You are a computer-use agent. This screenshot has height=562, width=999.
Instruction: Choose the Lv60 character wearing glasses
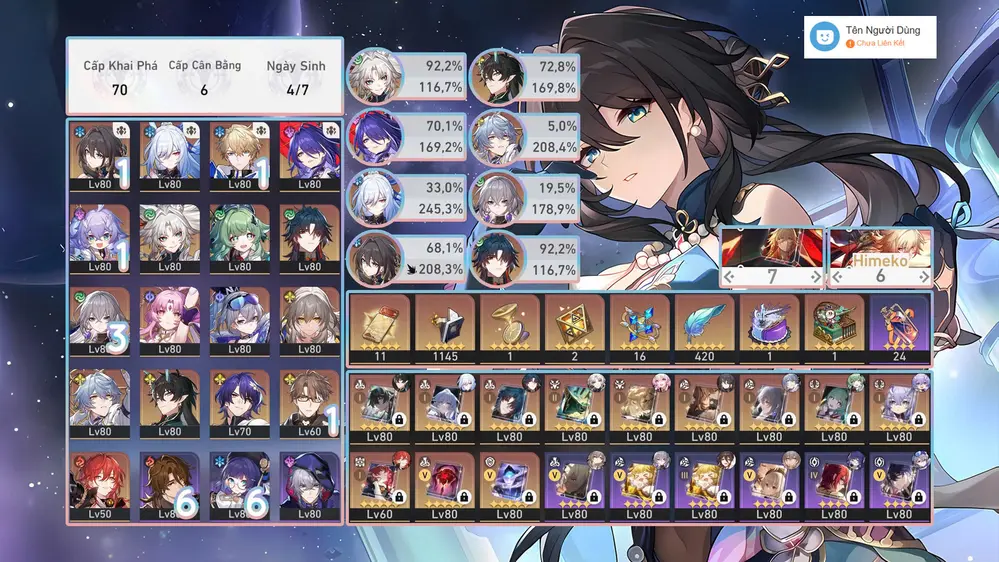tap(310, 399)
